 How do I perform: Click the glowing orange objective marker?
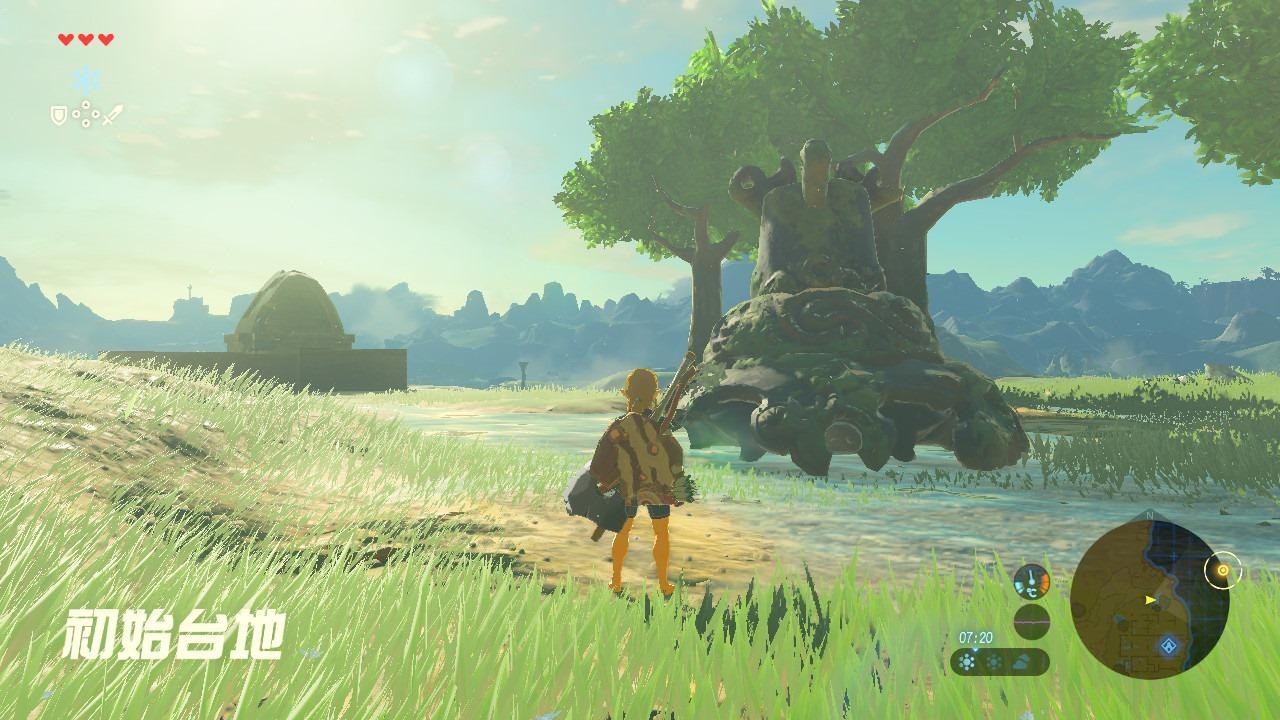[x=1221, y=571]
